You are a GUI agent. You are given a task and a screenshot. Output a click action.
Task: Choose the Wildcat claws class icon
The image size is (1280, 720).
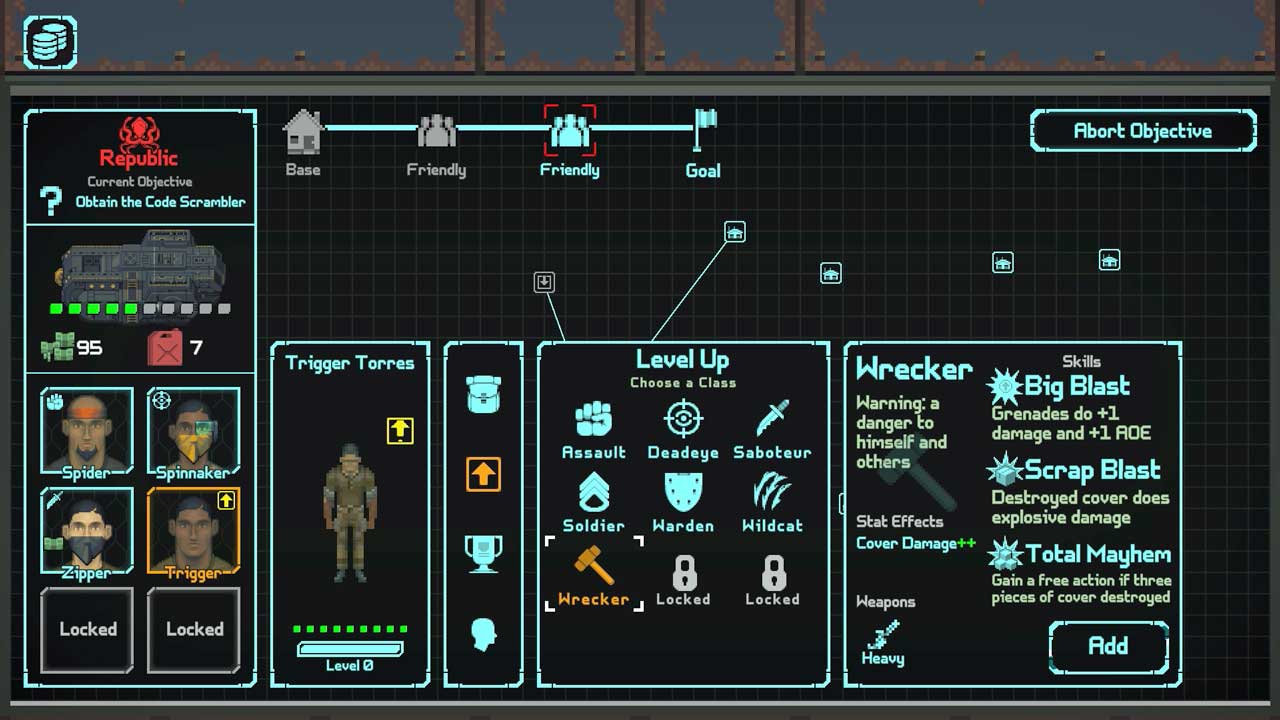point(771,492)
